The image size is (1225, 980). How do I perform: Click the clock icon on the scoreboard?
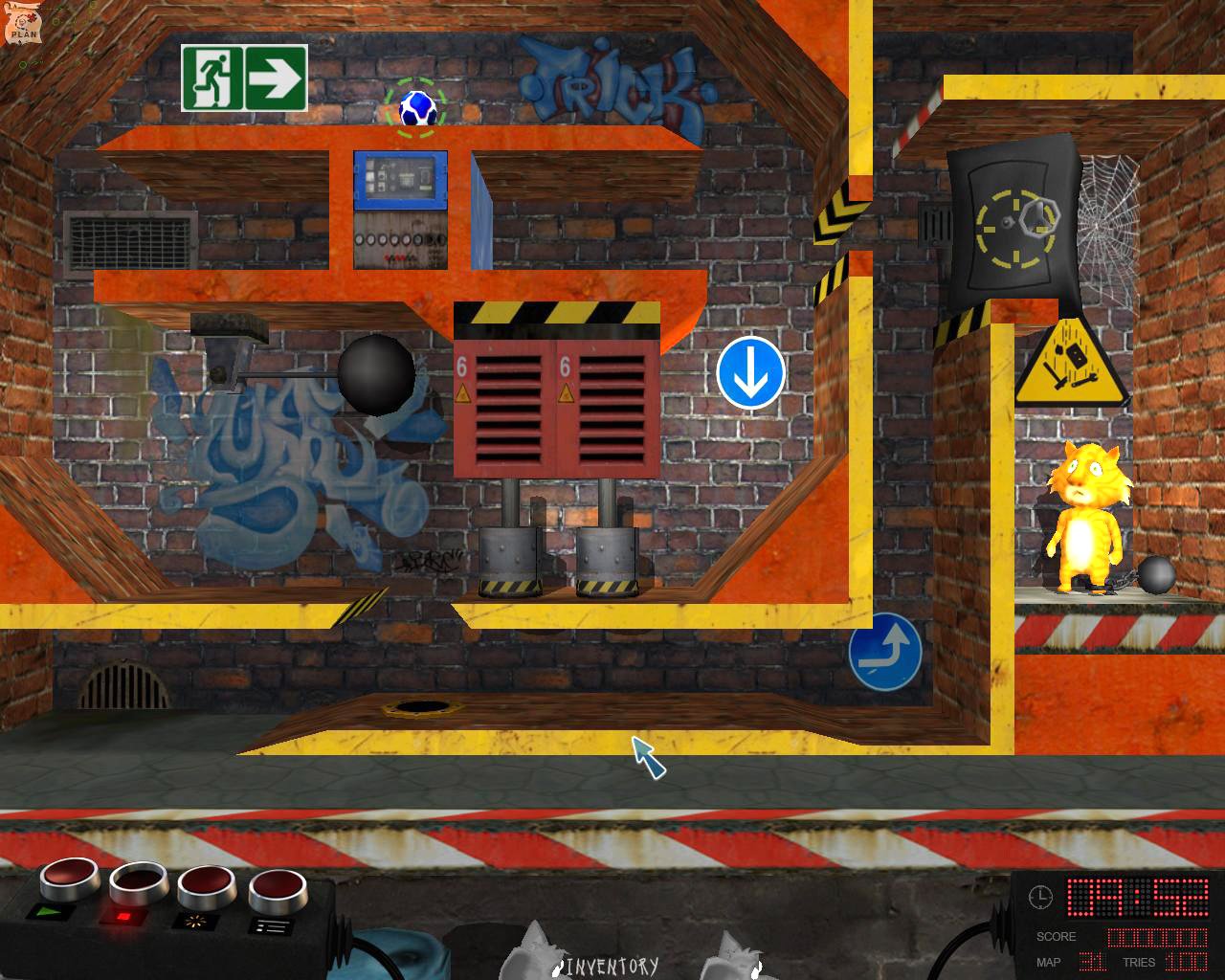(x=1043, y=898)
